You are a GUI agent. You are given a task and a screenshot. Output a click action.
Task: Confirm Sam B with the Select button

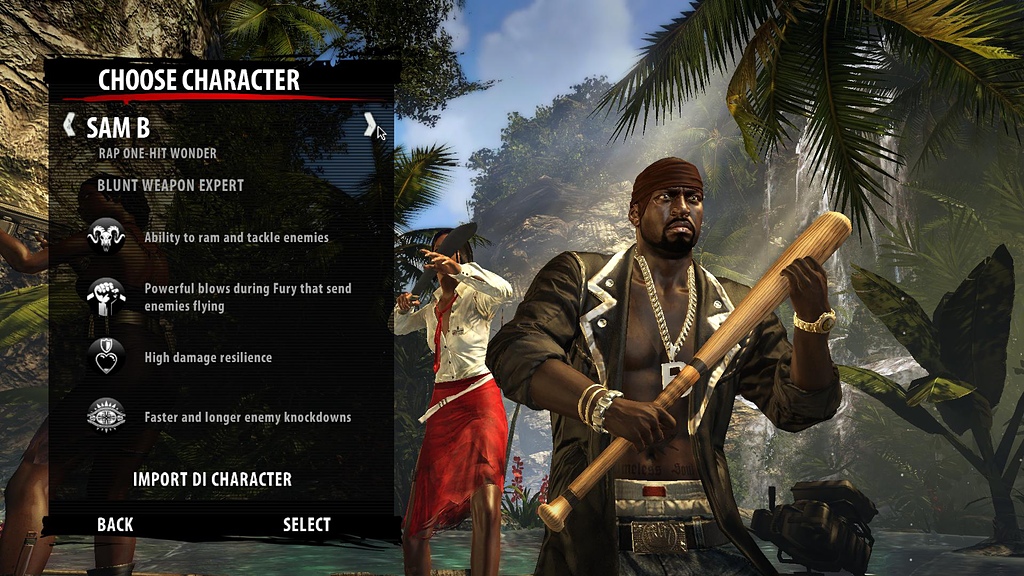click(306, 525)
